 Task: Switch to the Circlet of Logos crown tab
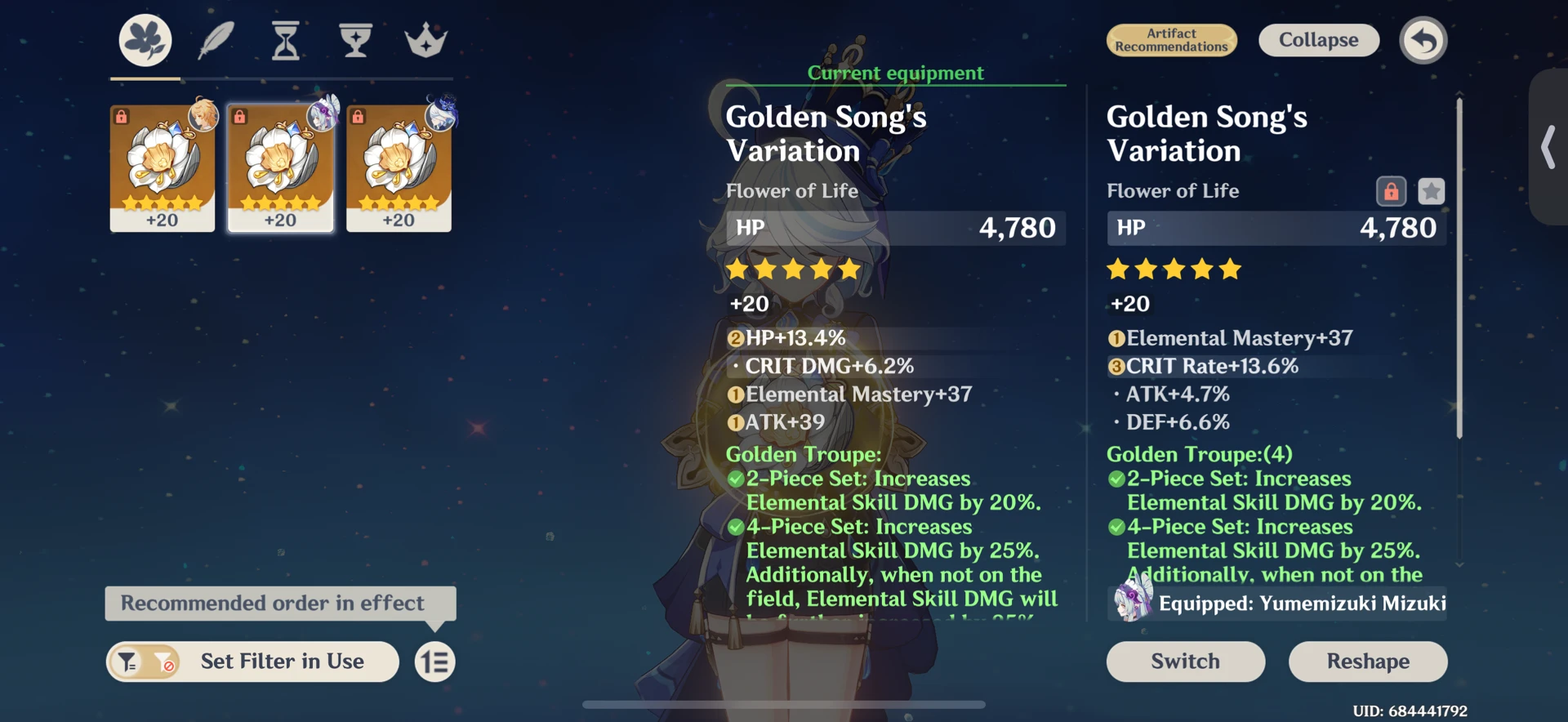425,39
